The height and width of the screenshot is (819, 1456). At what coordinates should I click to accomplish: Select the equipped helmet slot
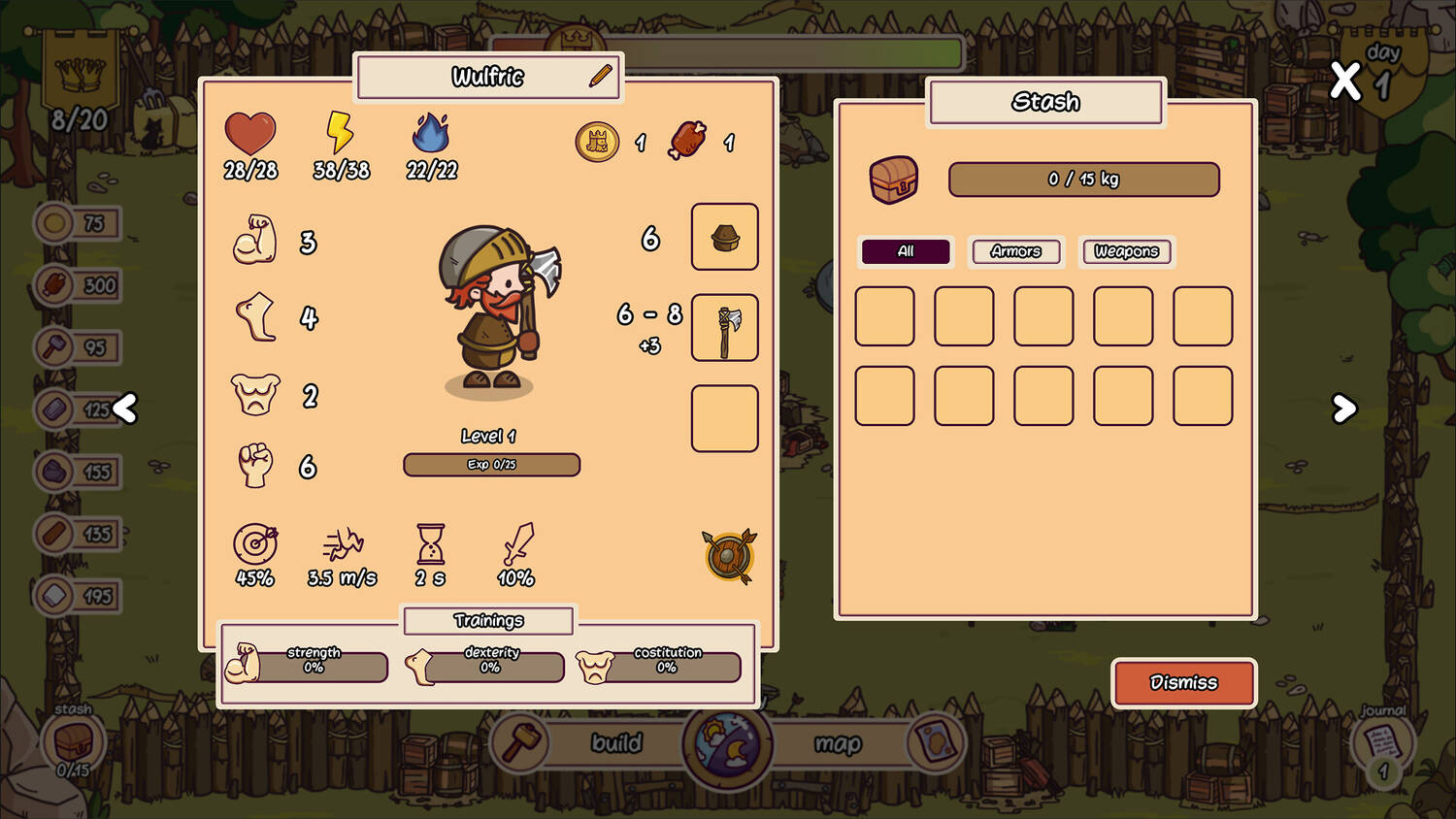coord(724,237)
